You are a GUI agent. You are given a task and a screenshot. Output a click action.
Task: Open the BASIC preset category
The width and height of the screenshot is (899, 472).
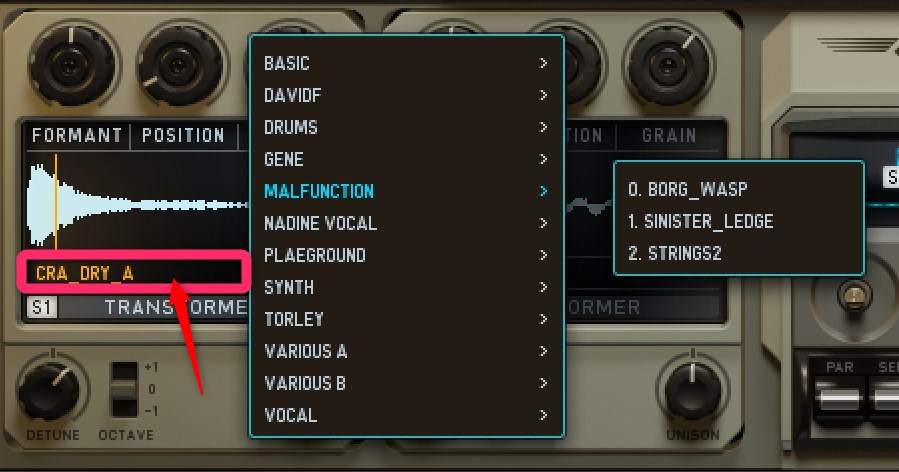[287, 63]
